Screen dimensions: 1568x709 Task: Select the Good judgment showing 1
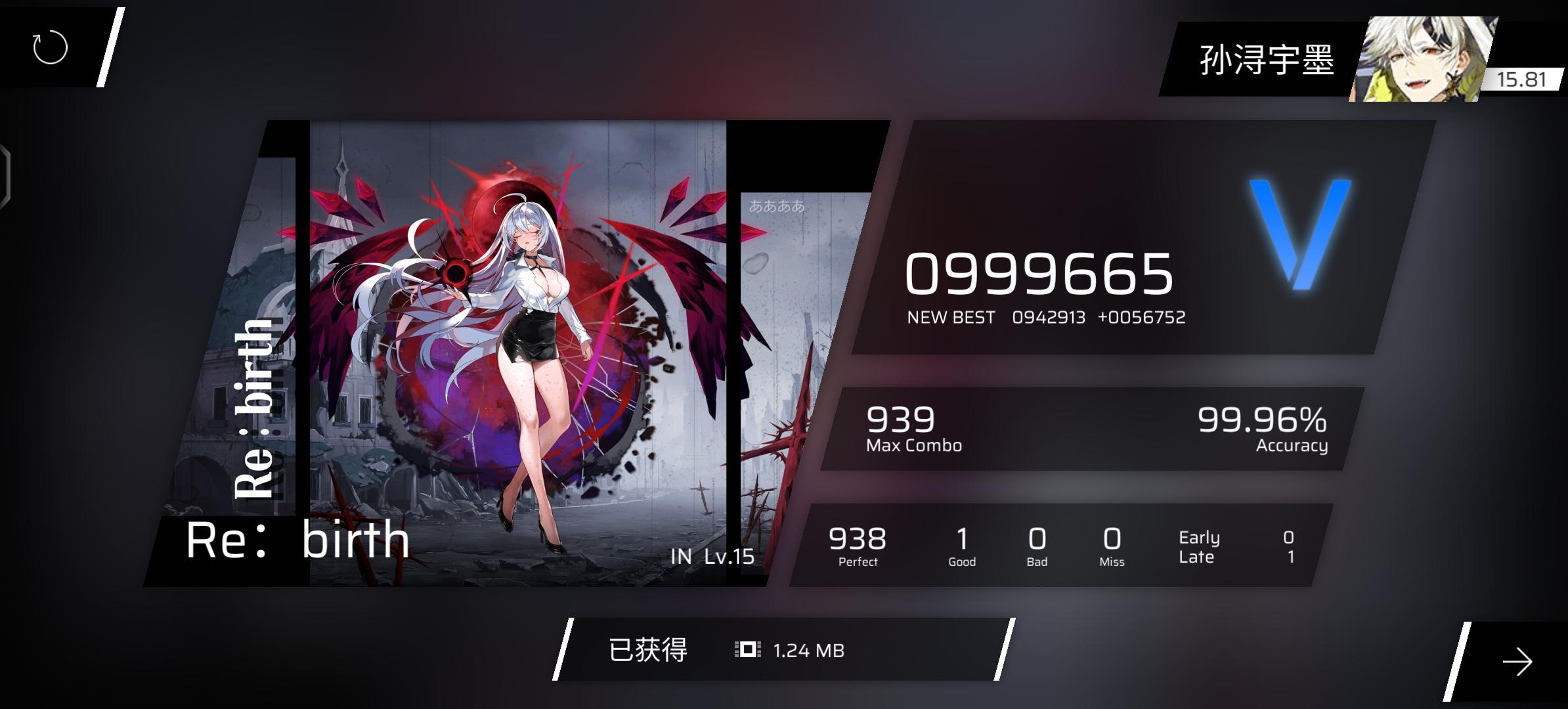click(x=961, y=542)
